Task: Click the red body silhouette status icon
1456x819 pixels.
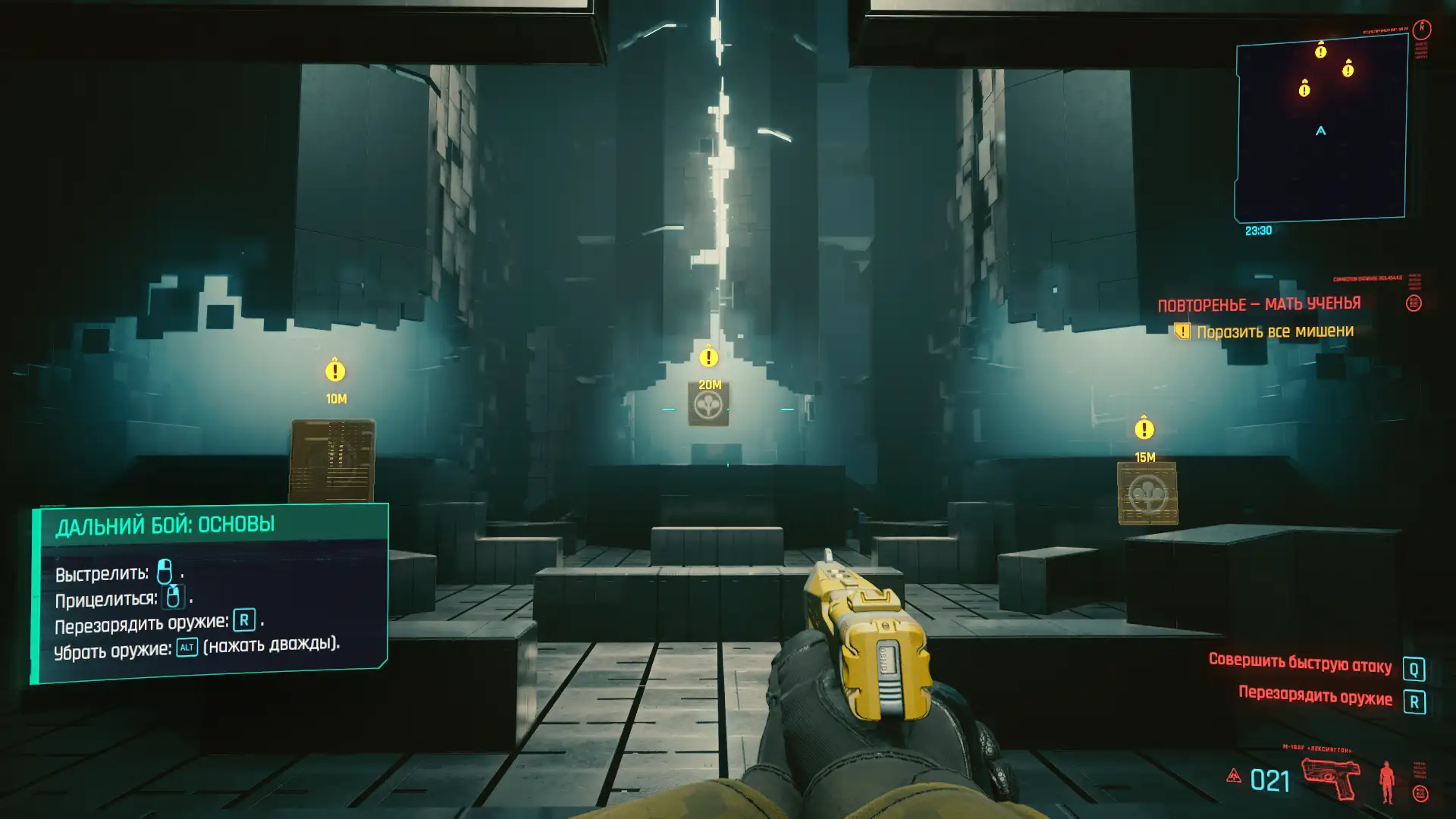Action: pyautogui.click(x=1386, y=781)
